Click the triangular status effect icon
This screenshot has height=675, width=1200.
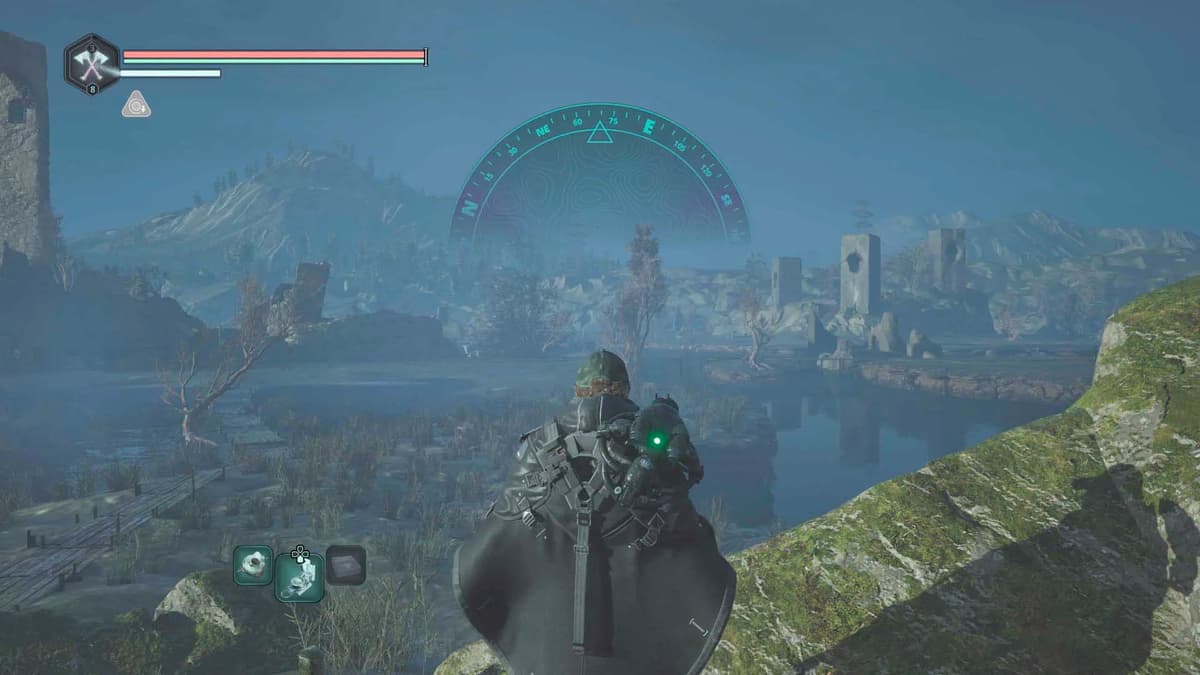pyautogui.click(x=136, y=104)
